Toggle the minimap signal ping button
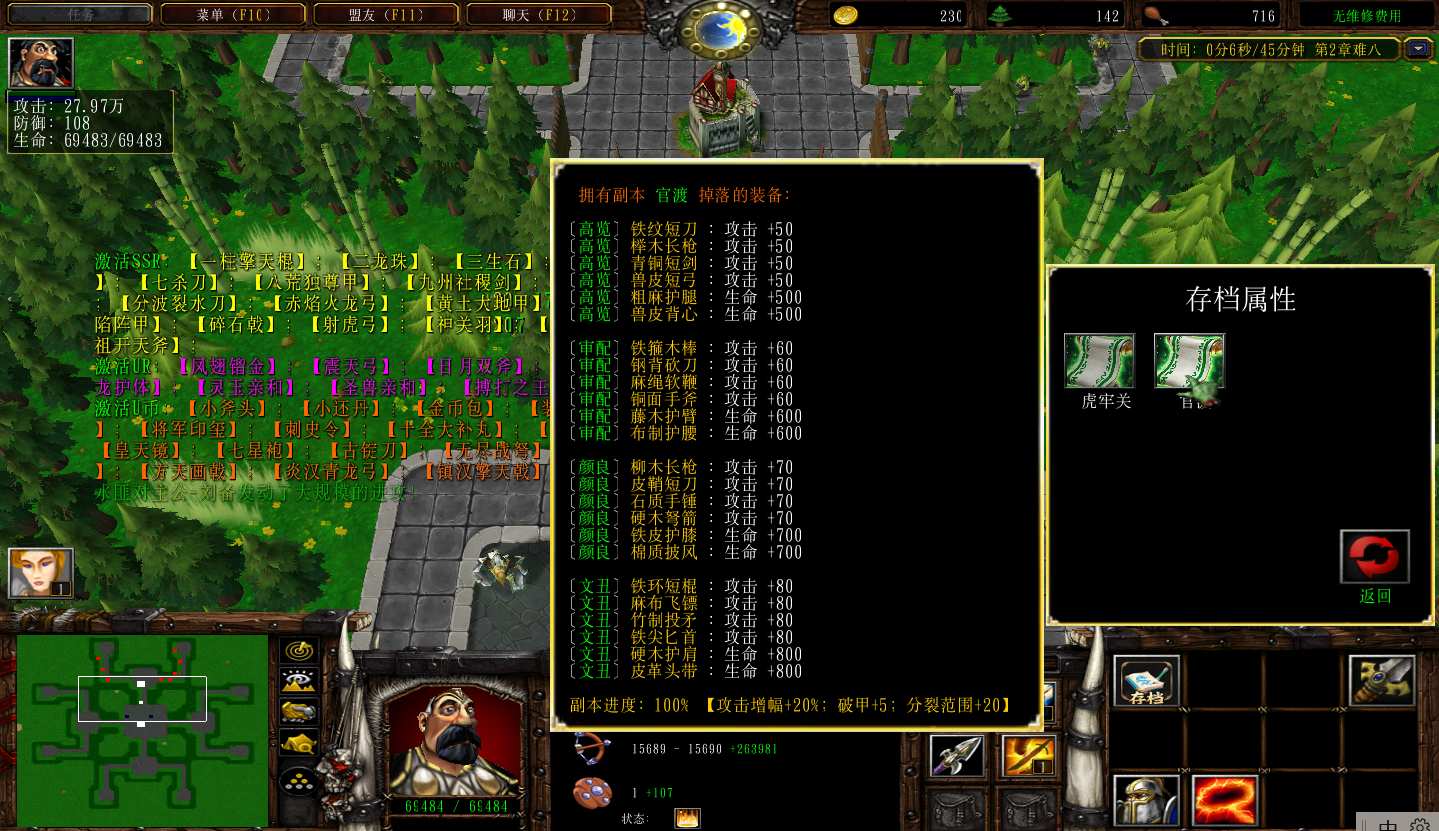1439x831 pixels. tap(298, 651)
